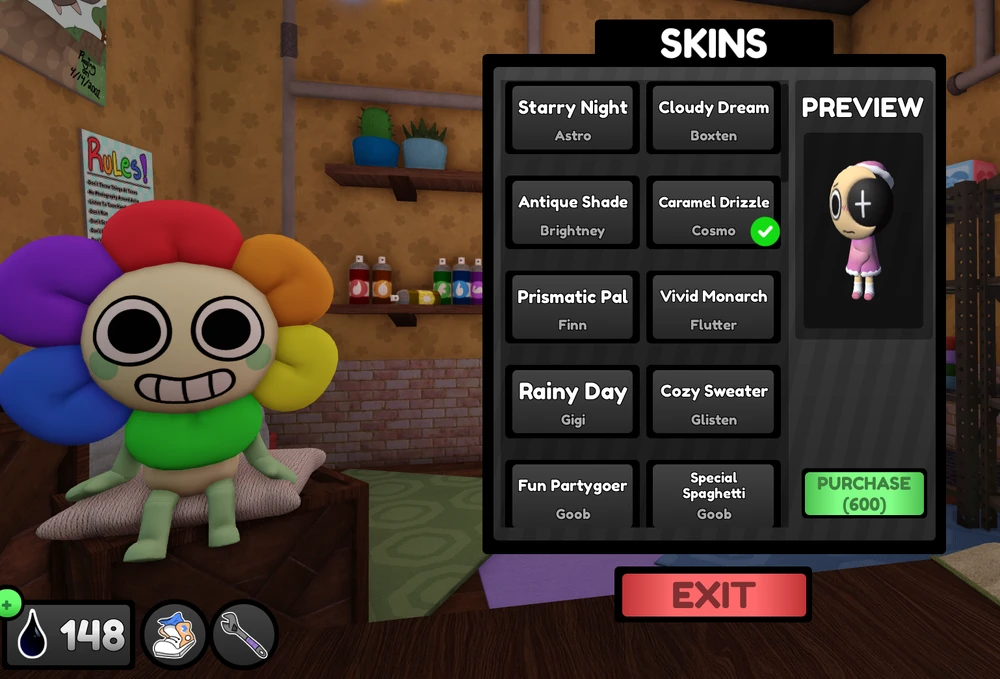The height and width of the screenshot is (679, 1000).
Task: Select the Caramel Drizzle Cosmo skin
Action: [x=713, y=213]
